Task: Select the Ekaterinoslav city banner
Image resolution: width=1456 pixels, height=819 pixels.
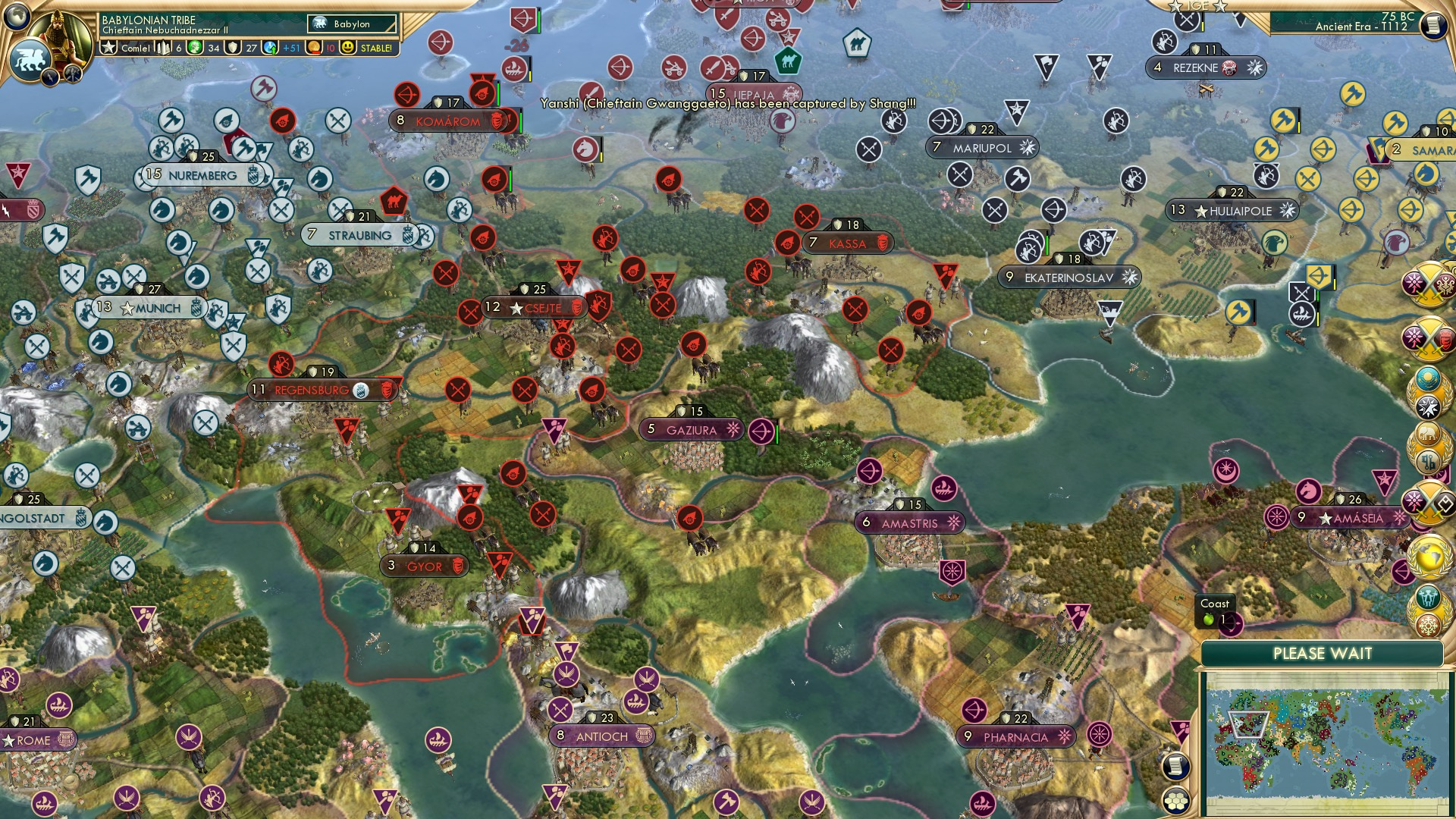Action: [1068, 278]
